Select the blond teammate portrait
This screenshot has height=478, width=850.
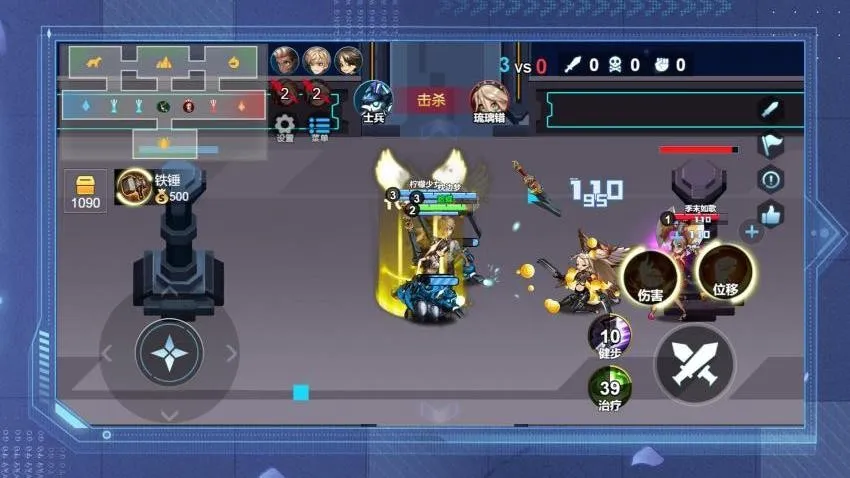point(317,60)
